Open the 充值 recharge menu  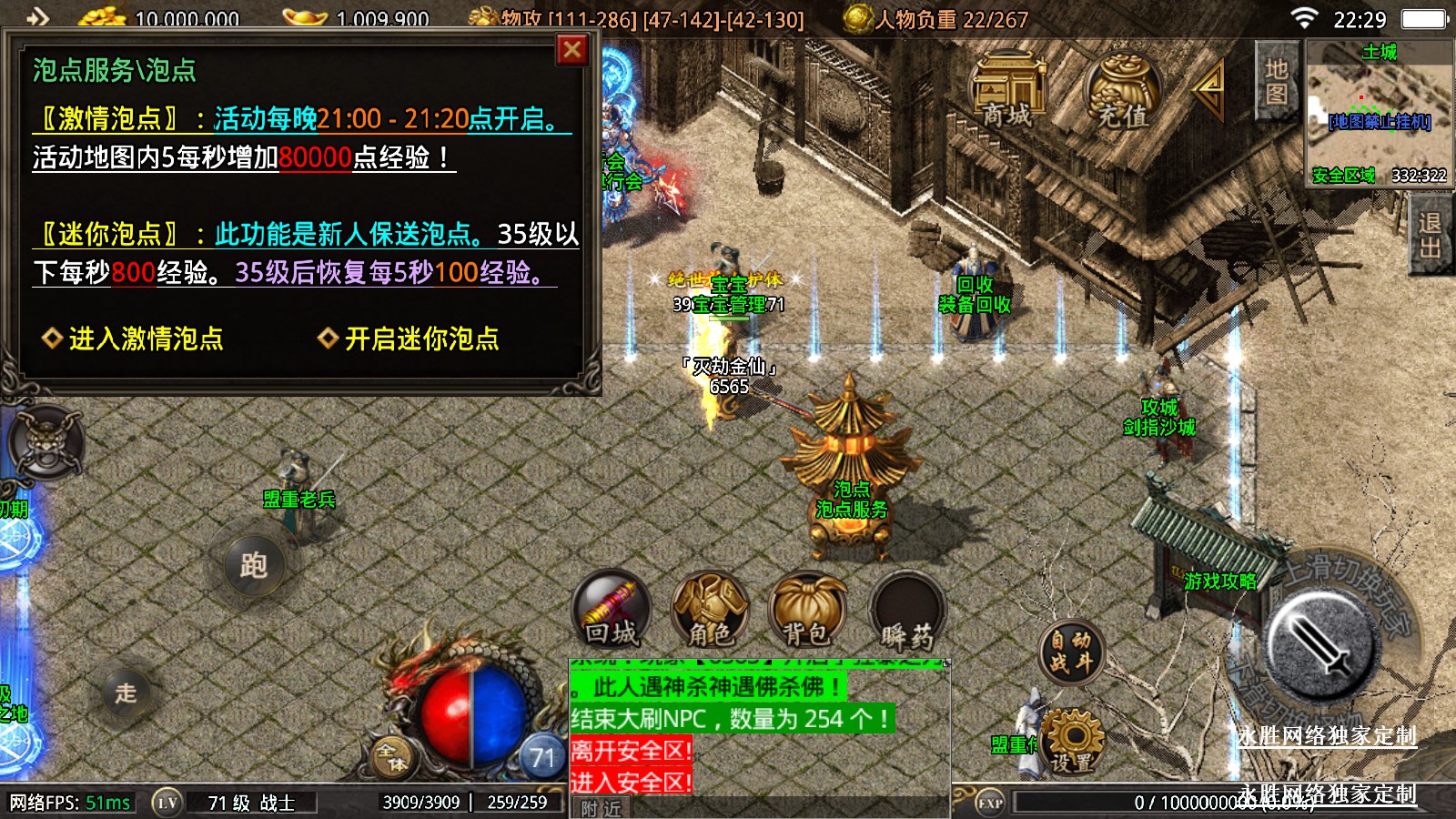click(x=1122, y=91)
